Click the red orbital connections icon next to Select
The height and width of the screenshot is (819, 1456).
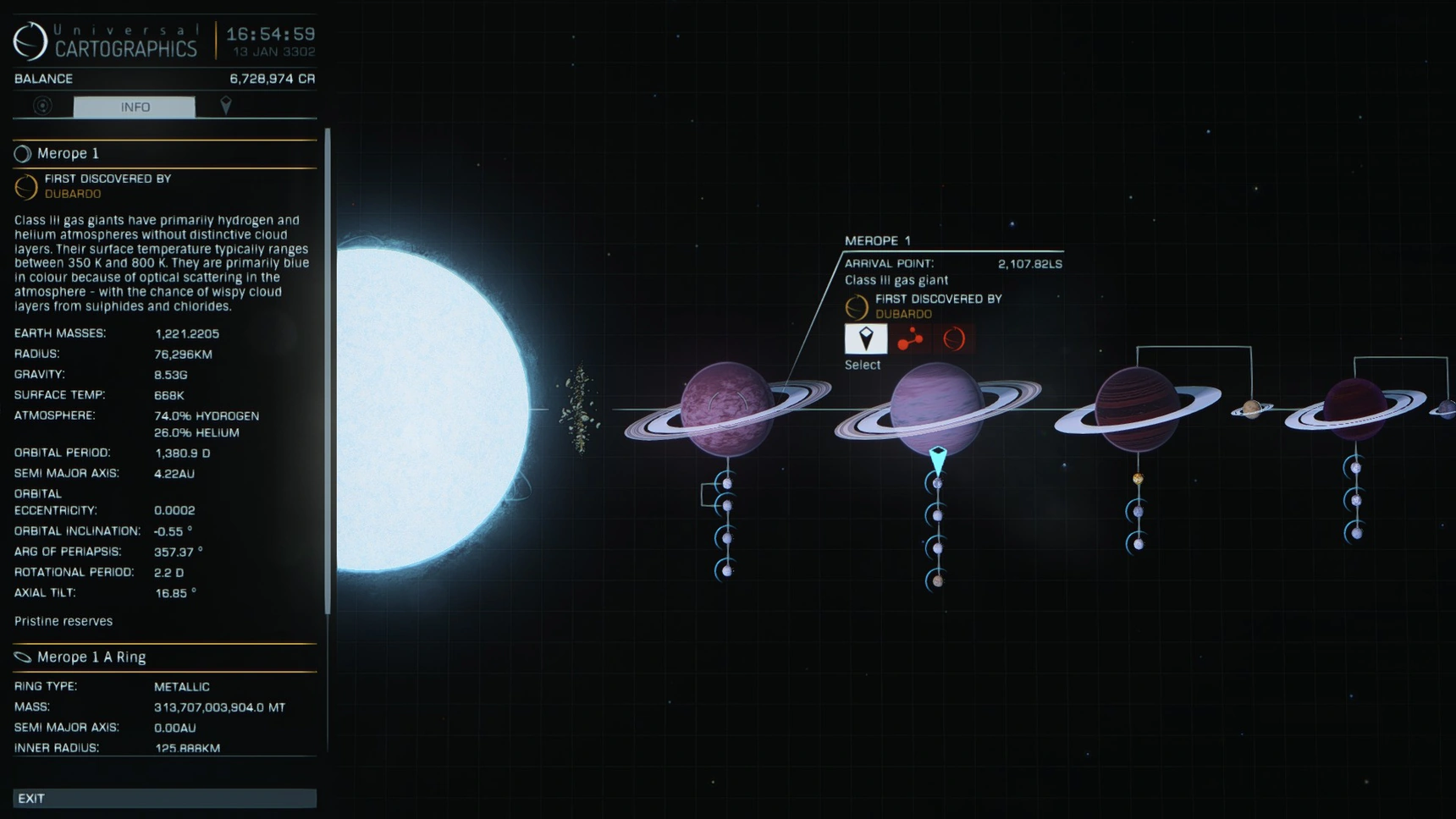(909, 338)
